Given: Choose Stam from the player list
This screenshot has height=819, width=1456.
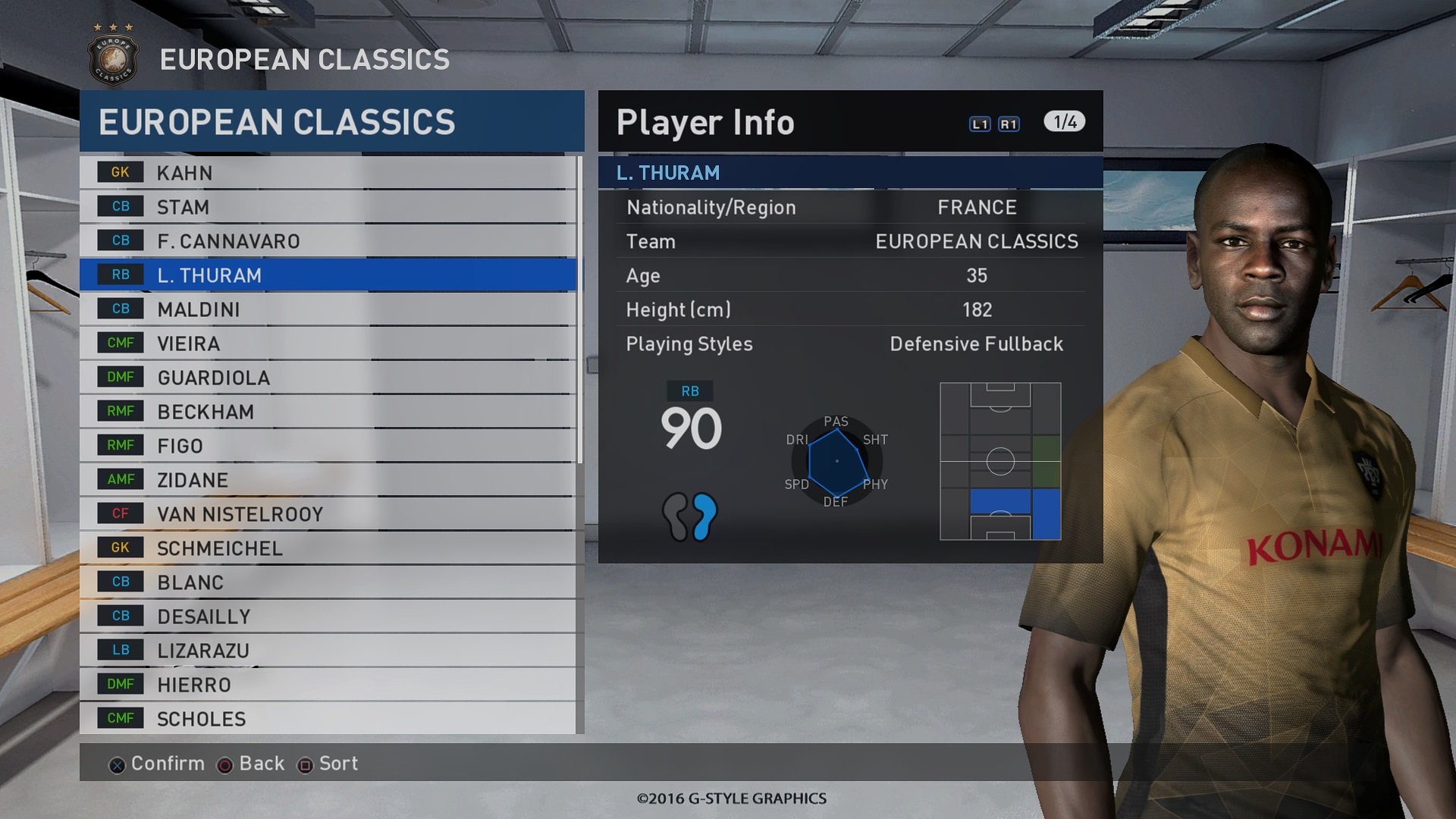Looking at the screenshot, I should [328, 207].
